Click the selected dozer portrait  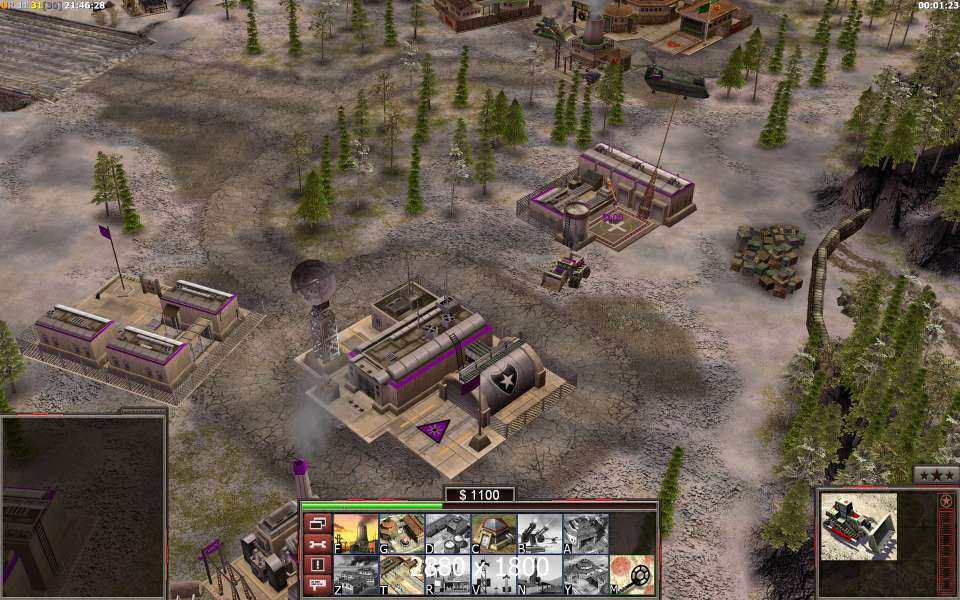[859, 526]
